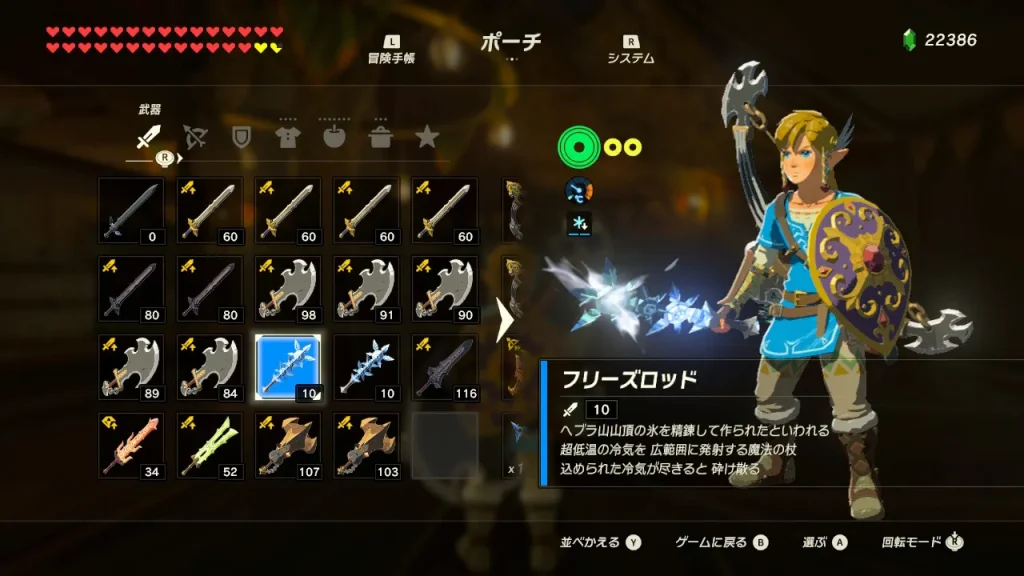Select the star key items tab
Viewport: 1024px width, 576px height.
[x=427, y=137]
